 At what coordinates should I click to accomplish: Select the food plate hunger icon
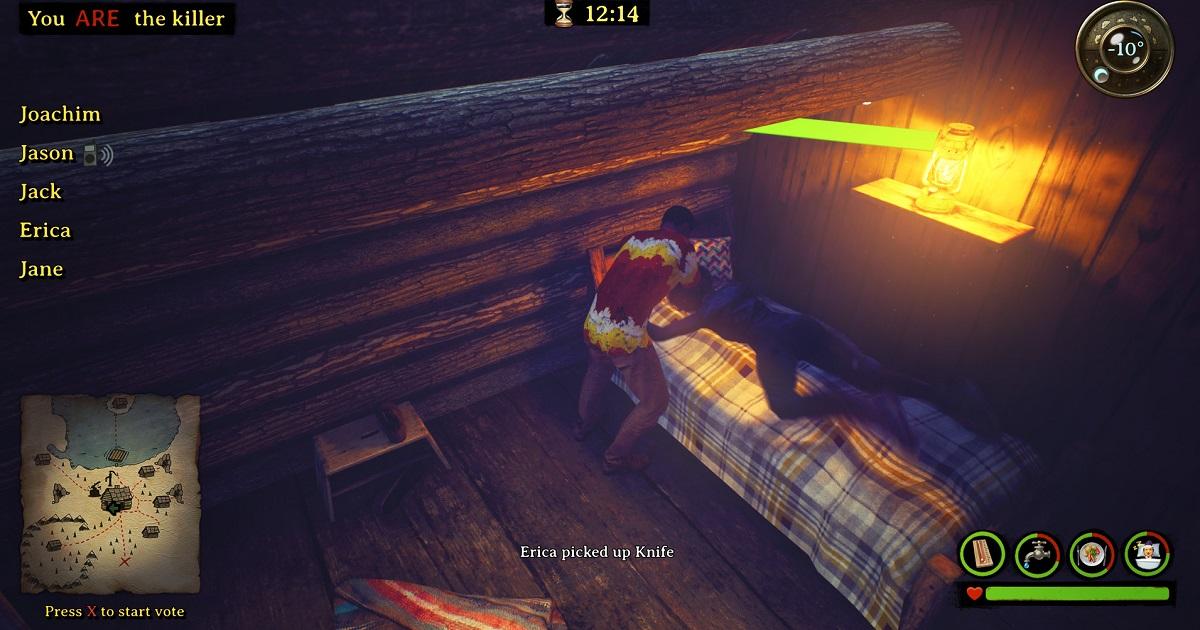pos(1091,553)
